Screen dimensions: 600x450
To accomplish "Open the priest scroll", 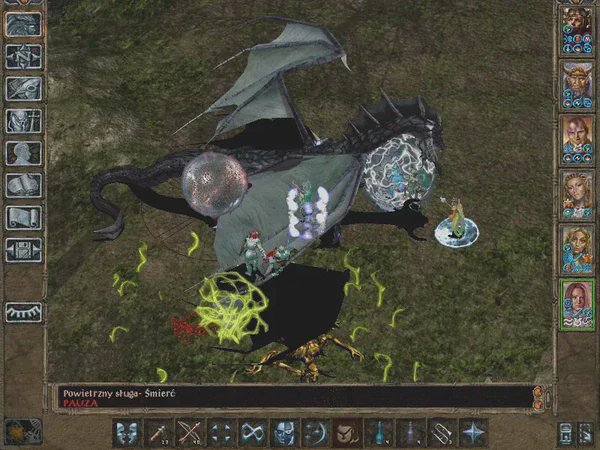I will pos(23,217).
